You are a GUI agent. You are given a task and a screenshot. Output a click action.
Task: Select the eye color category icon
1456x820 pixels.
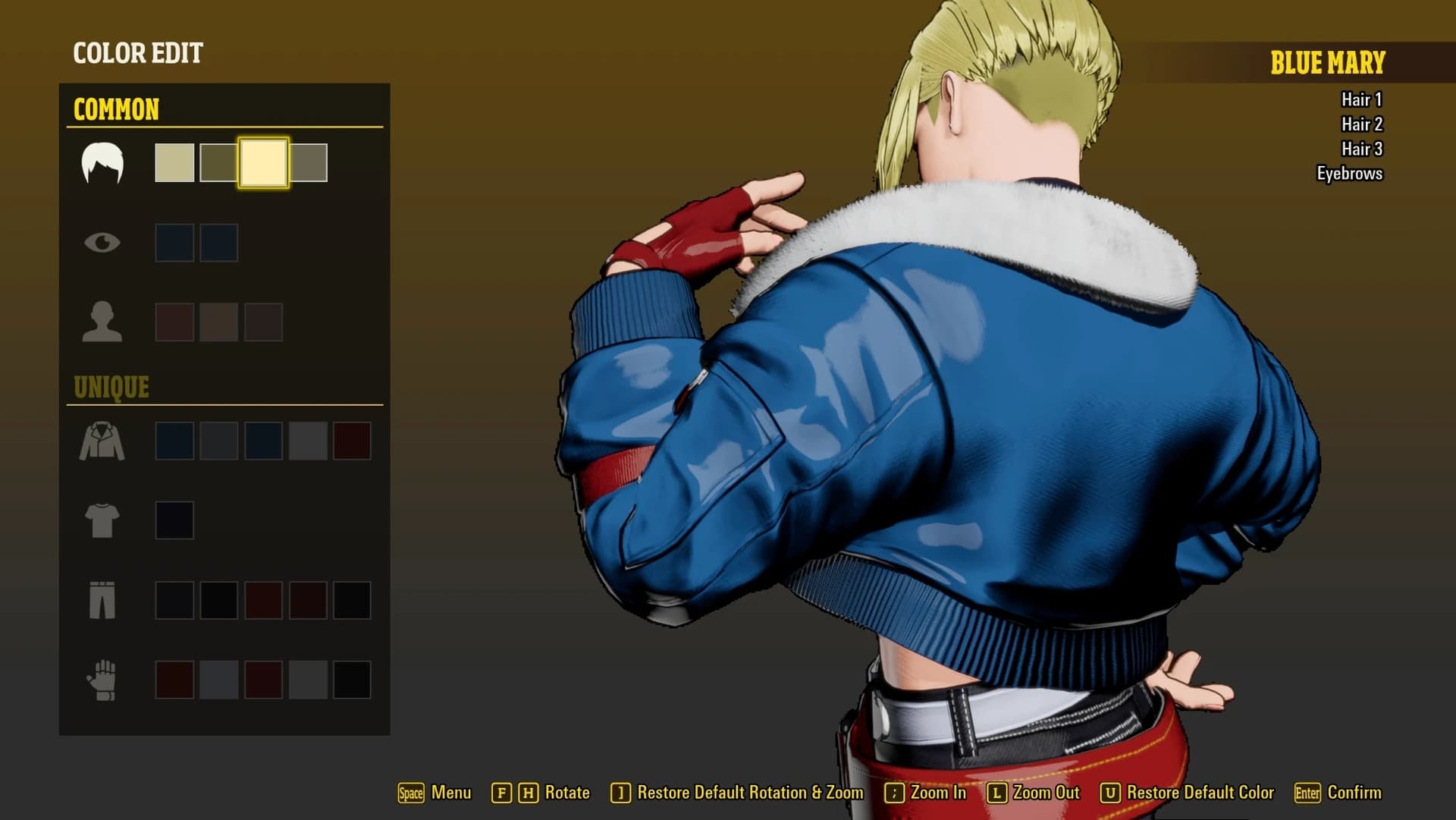[x=102, y=243]
